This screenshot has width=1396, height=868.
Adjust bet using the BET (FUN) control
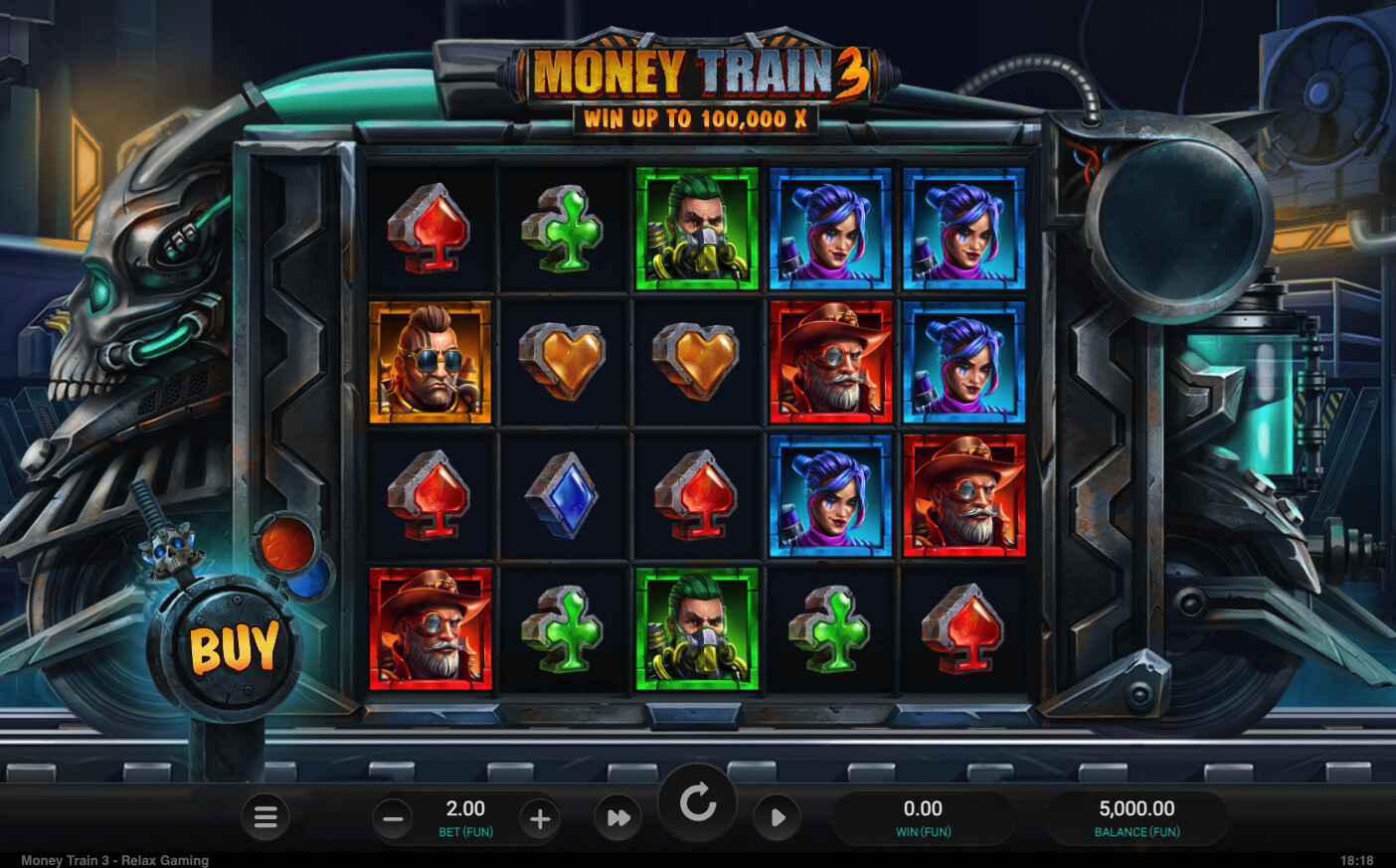(x=465, y=831)
